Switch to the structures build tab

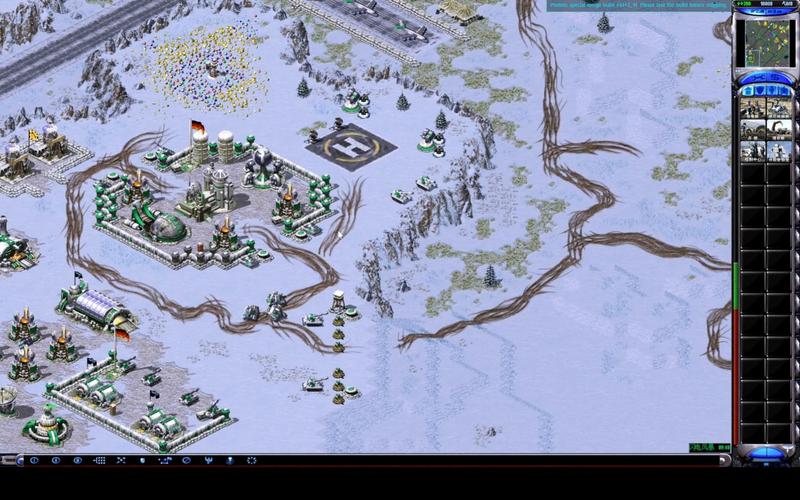coord(747,90)
